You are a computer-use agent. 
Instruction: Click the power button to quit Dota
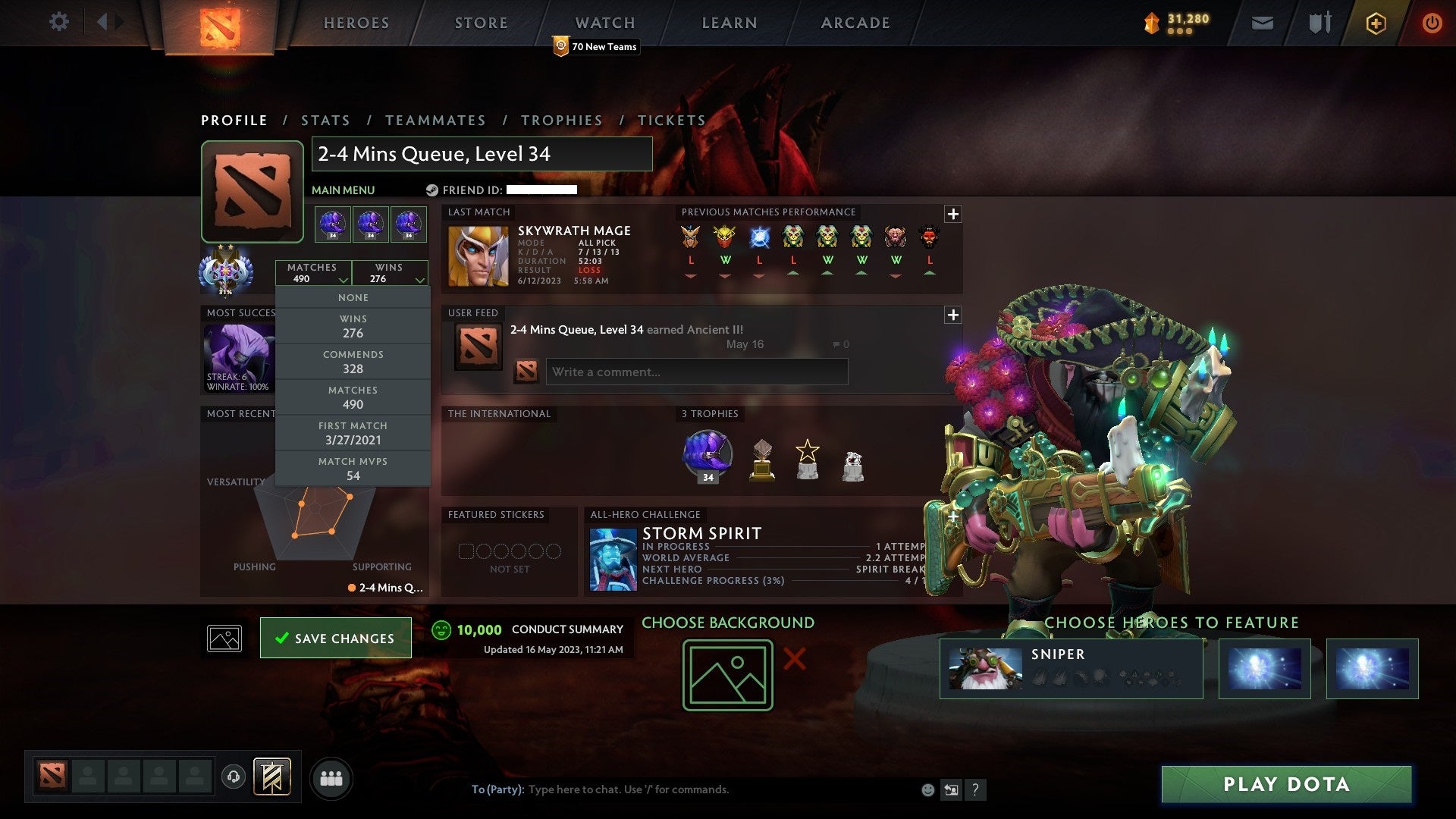1432,23
